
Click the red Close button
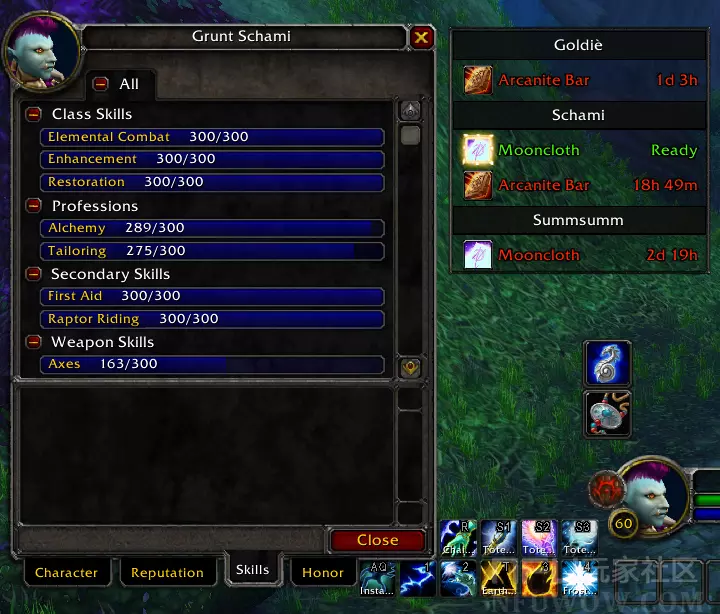pos(377,540)
